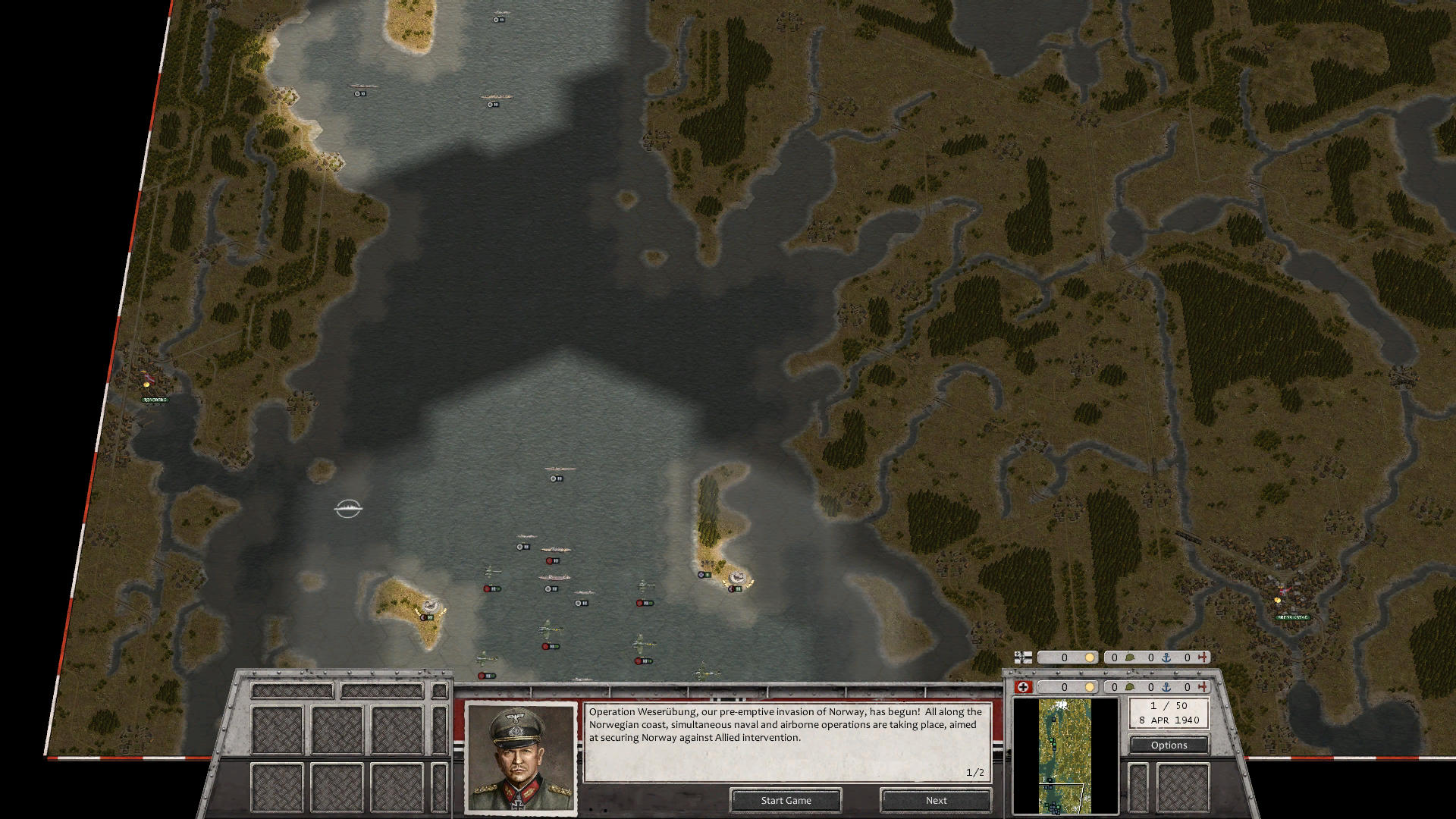Select the submarine marker in the fjord
1456x819 pixels.
(x=349, y=510)
